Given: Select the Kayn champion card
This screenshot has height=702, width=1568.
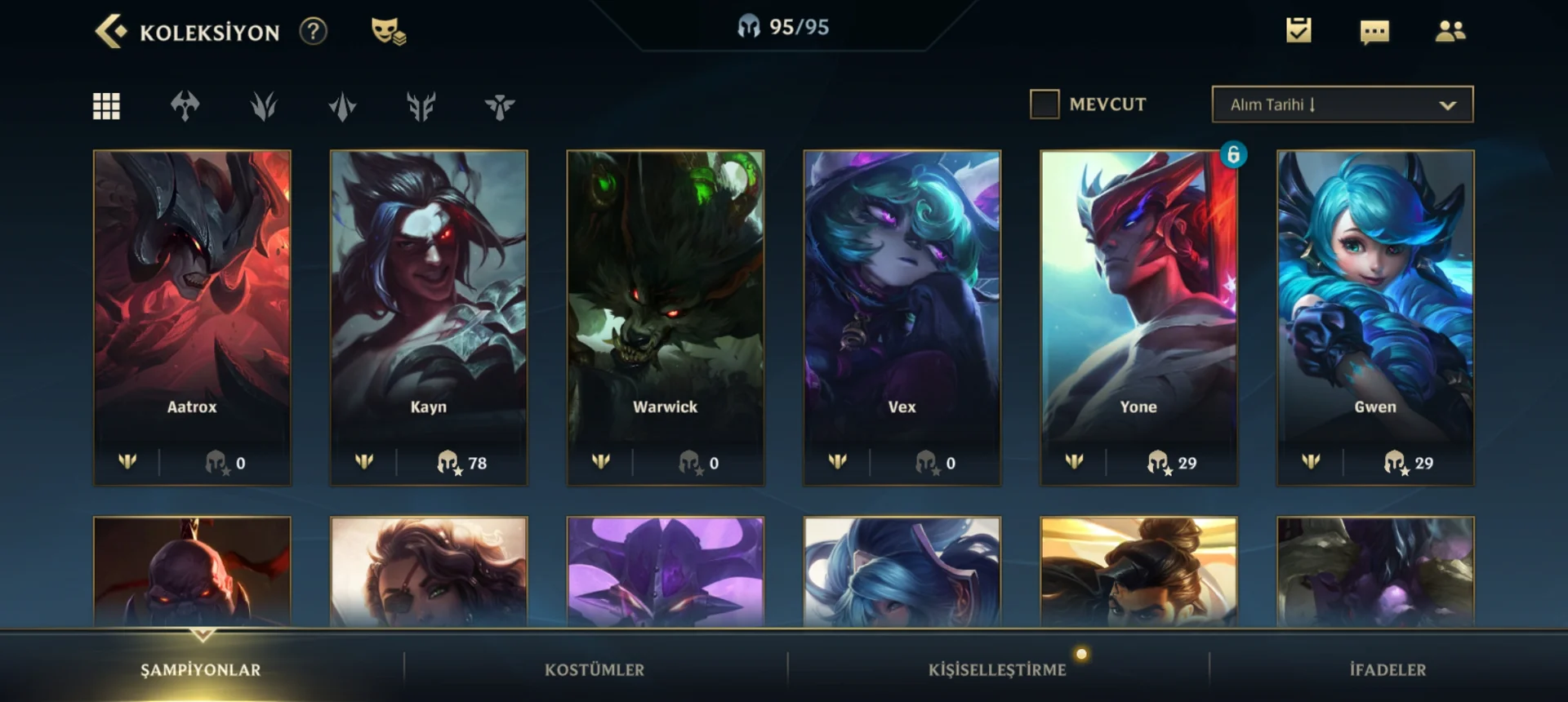Looking at the screenshot, I should click(429, 317).
